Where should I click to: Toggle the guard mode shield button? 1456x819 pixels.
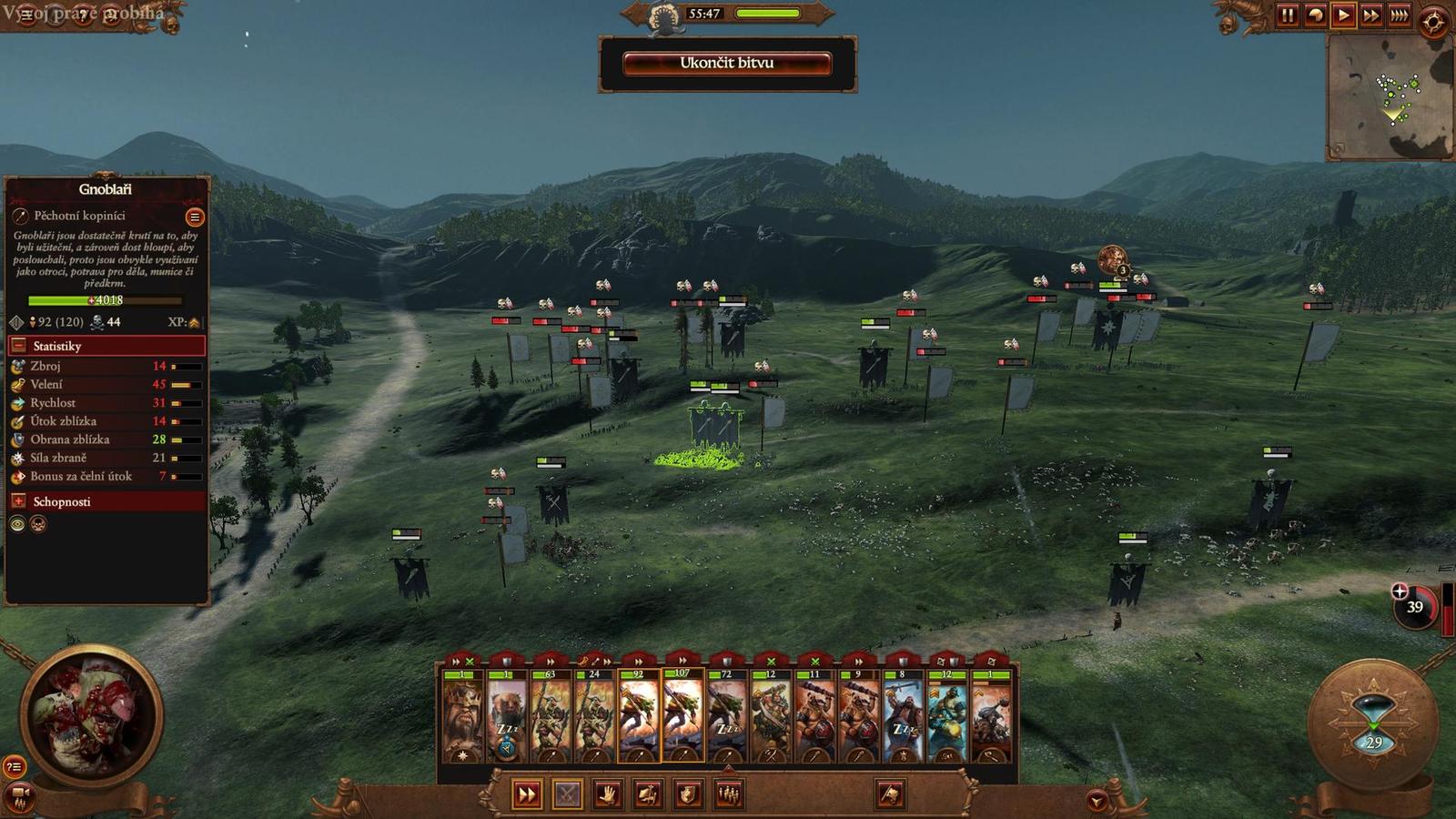click(688, 794)
